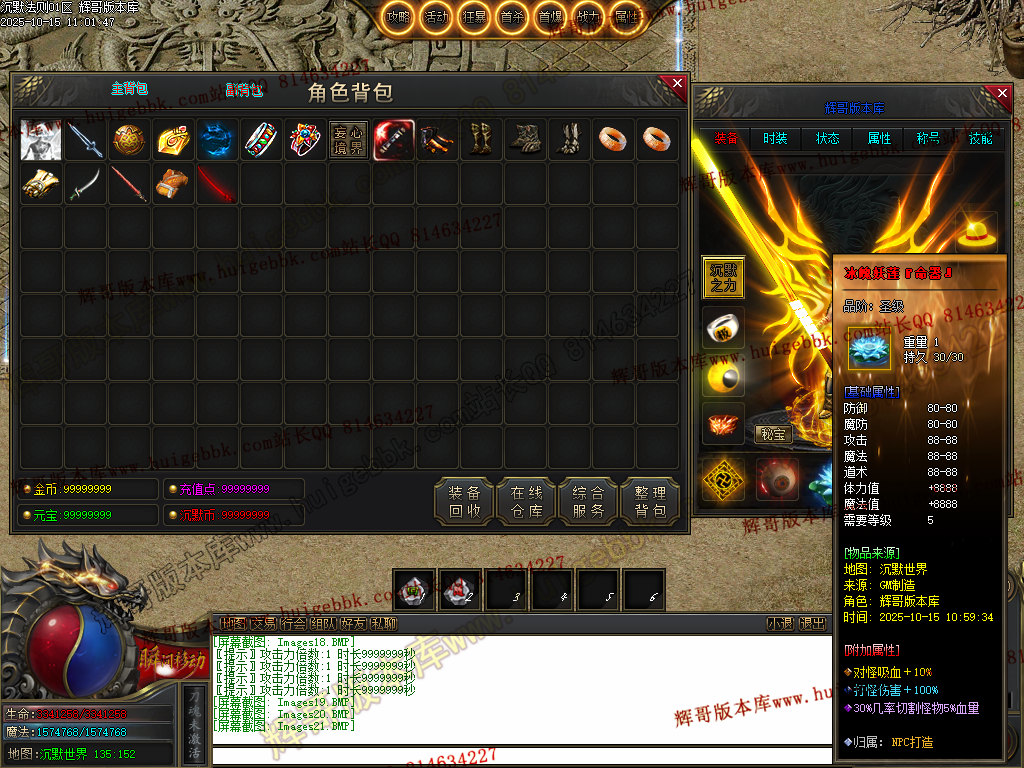Click the 退出 exit button

point(813,624)
